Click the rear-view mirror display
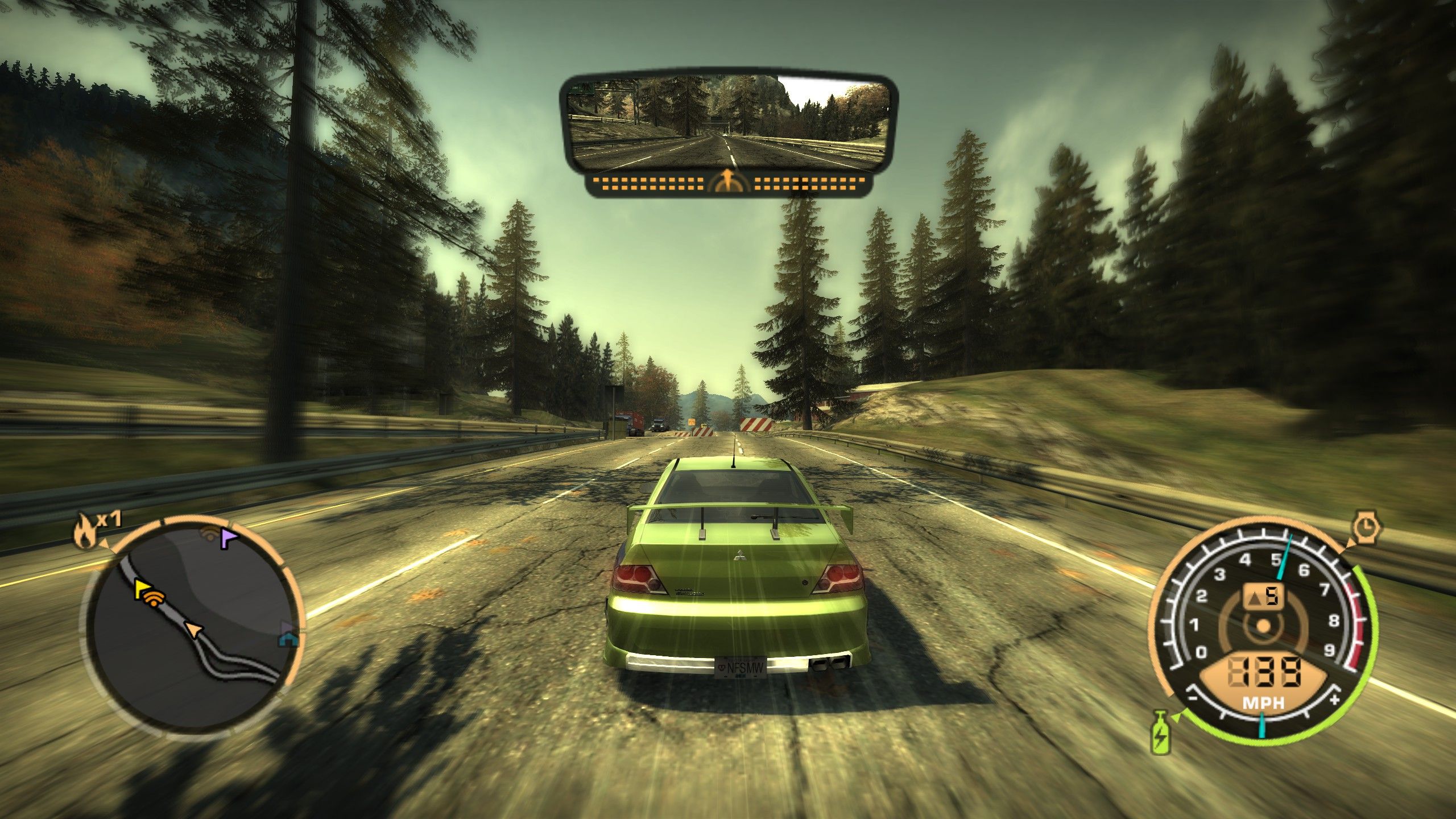Image resolution: width=1456 pixels, height=819 pixels. 728,124
